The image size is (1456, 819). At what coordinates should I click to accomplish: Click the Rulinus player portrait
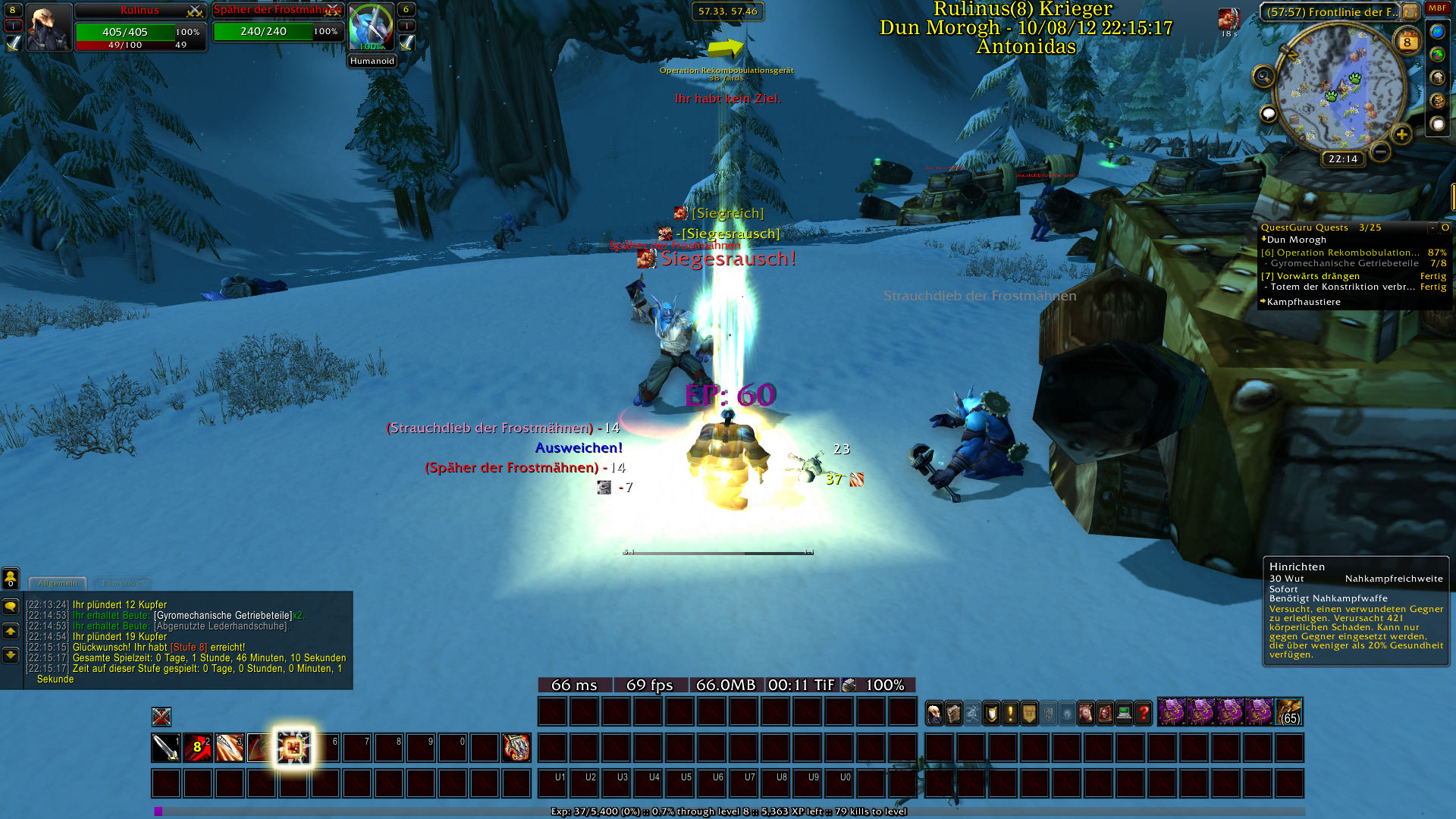coord(49,27)
